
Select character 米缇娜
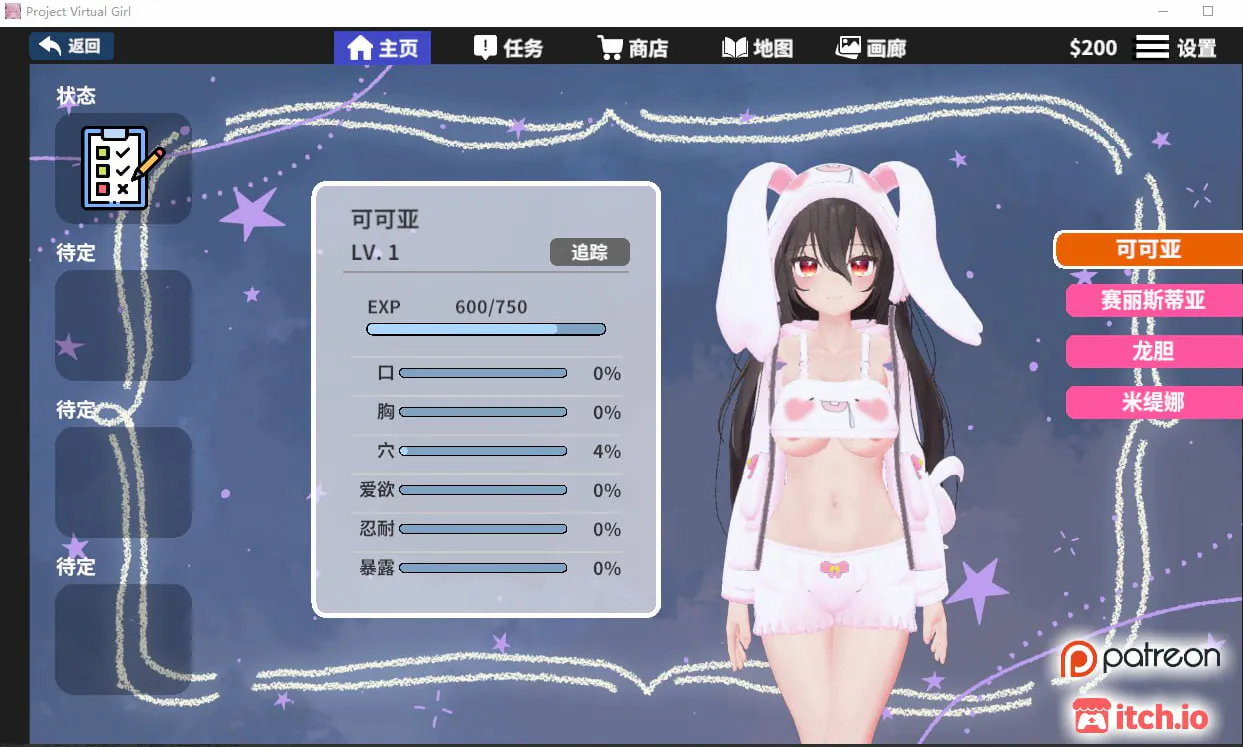click(x=1152, y=402)
